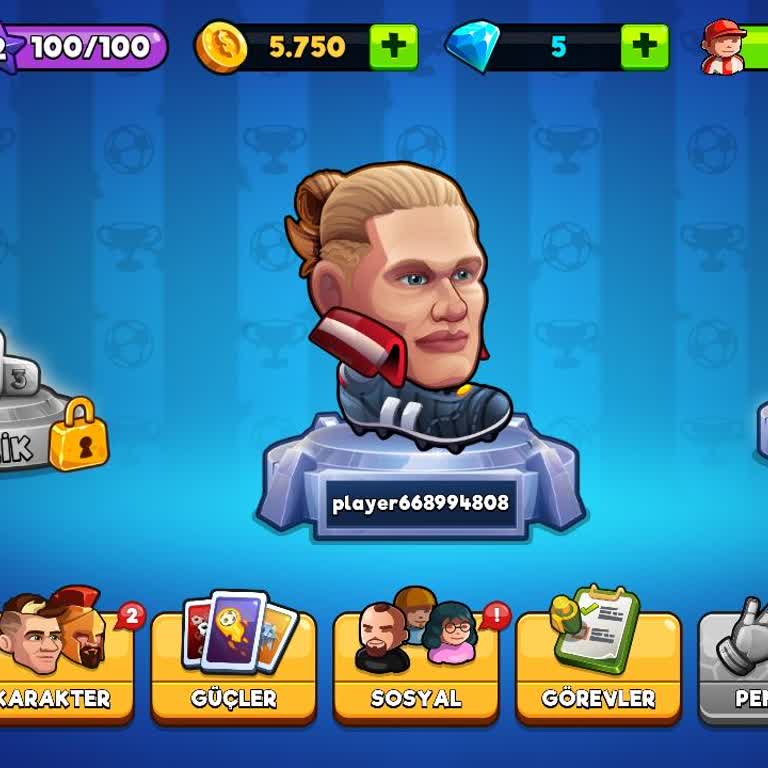Click the red-capped player avatar icon

(723, 47)
